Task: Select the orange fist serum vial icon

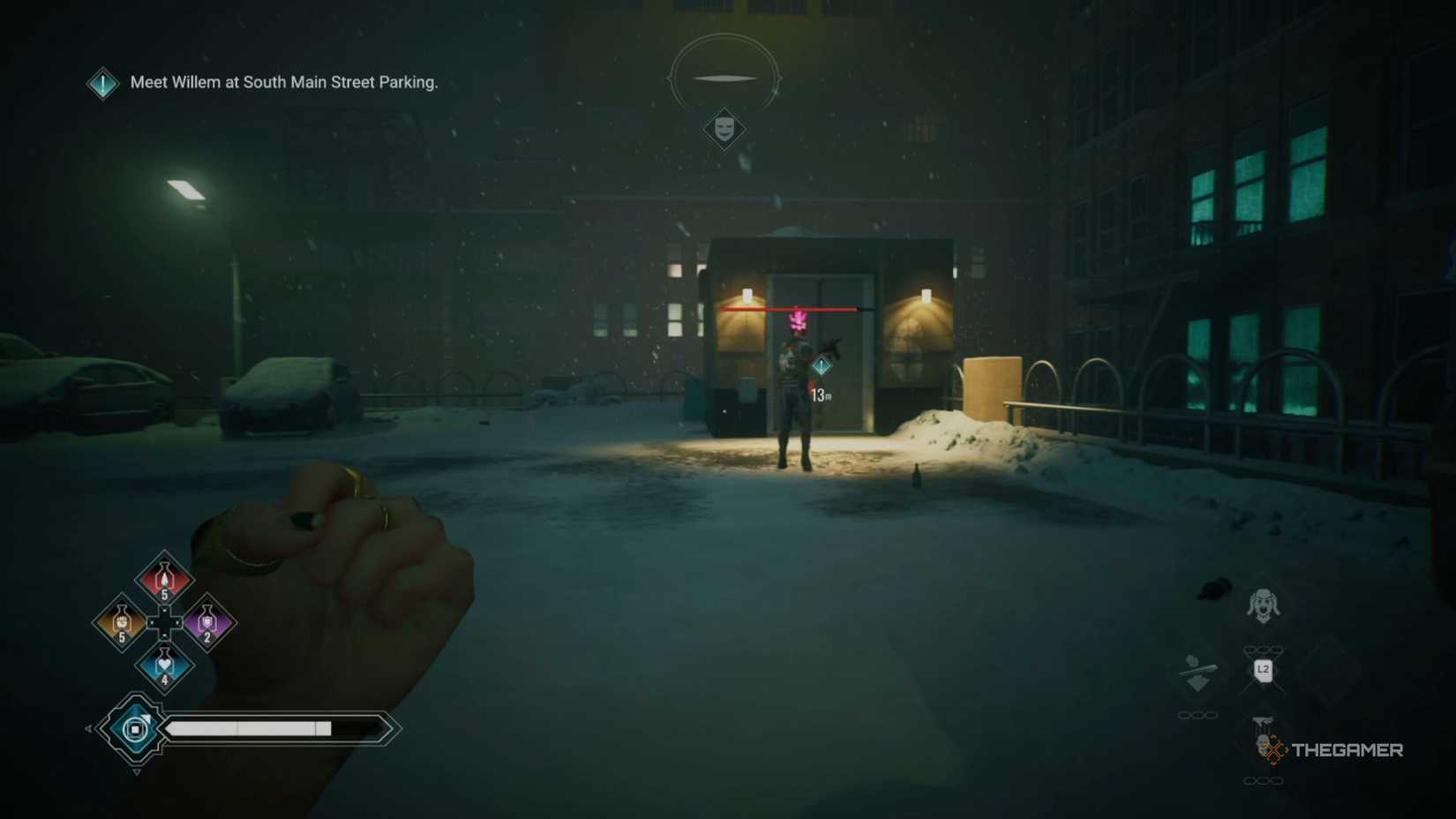Action: coord(121,624)
